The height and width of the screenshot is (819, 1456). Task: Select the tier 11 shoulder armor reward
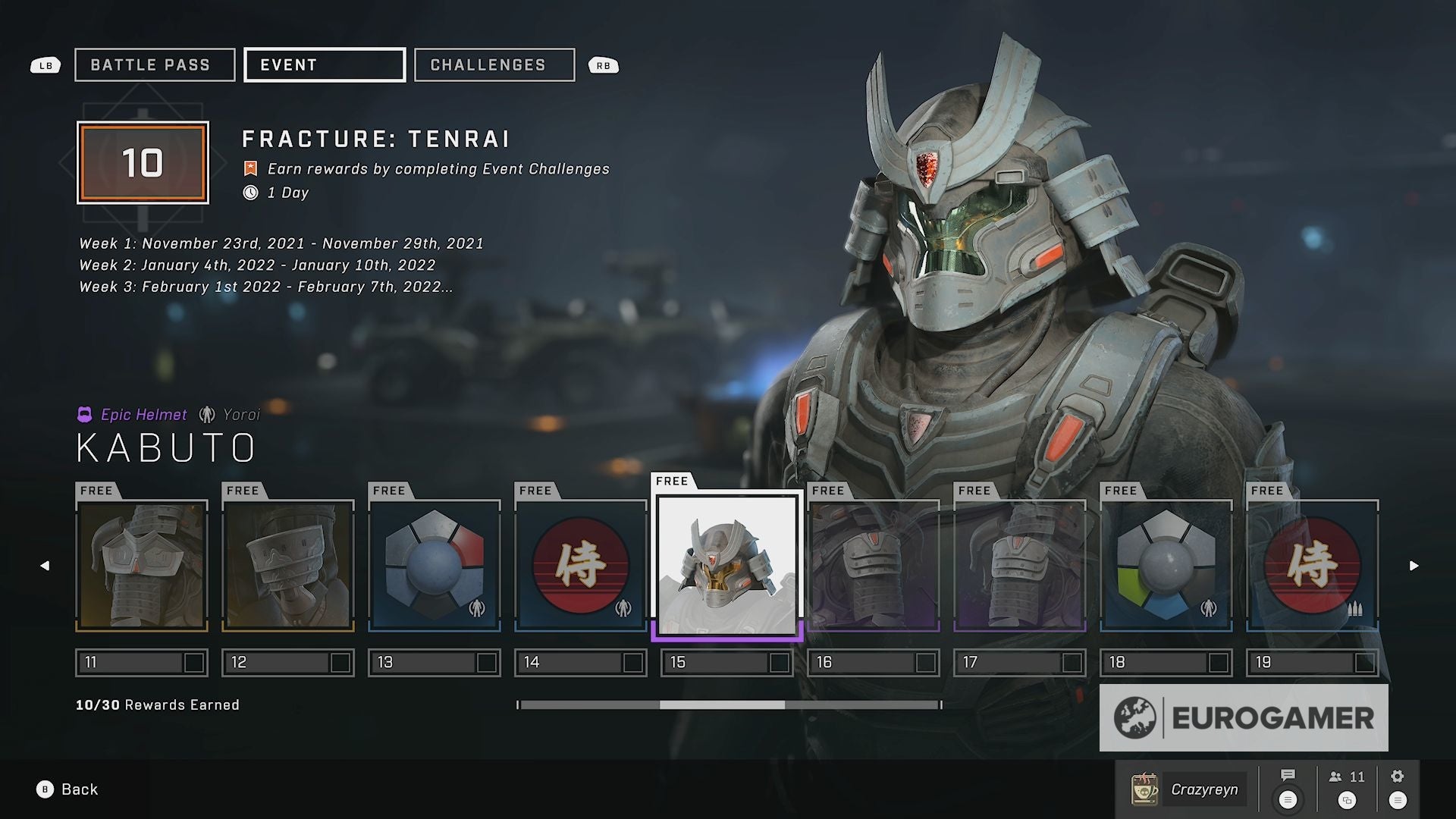(142, 566)
